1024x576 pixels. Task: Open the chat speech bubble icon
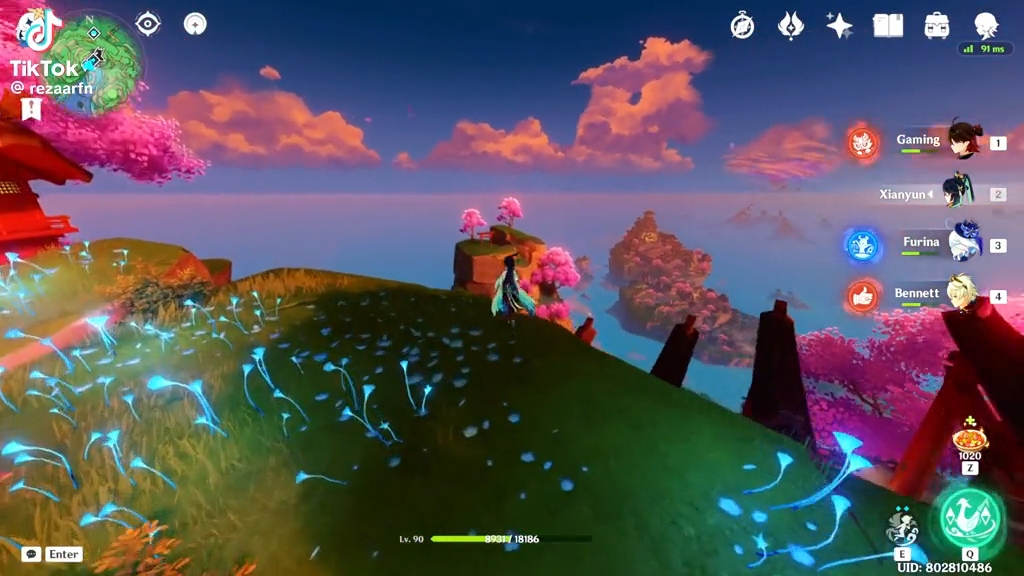click(31, 554)
